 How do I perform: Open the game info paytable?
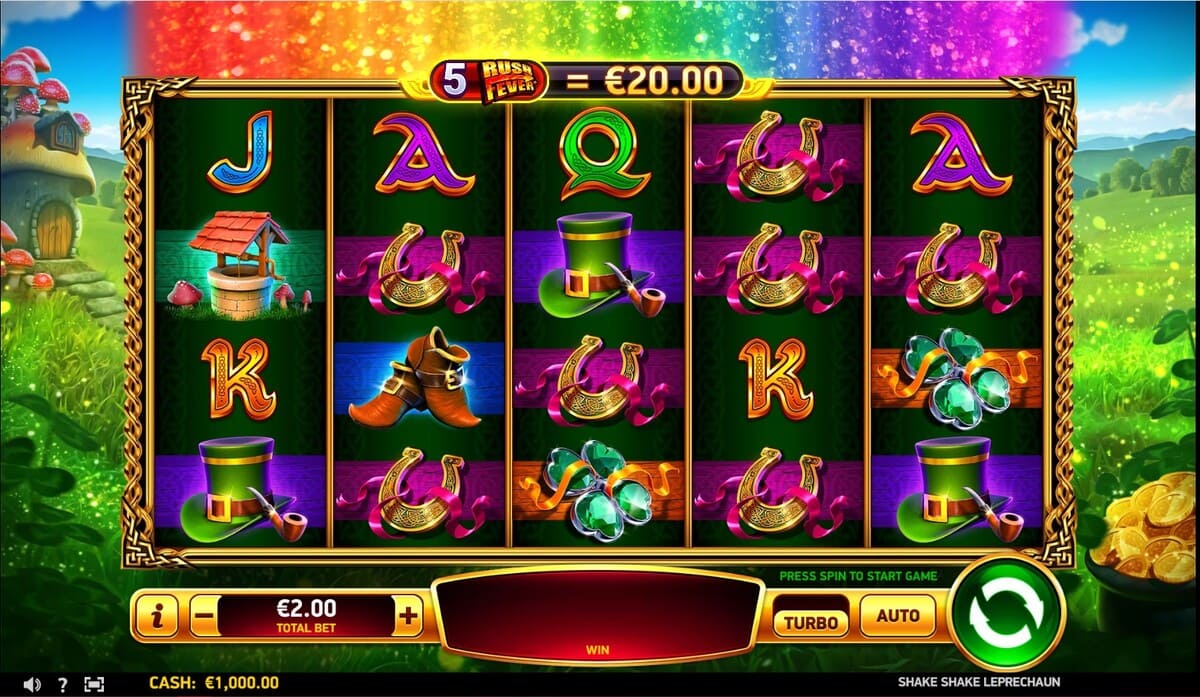click(156, 617)
